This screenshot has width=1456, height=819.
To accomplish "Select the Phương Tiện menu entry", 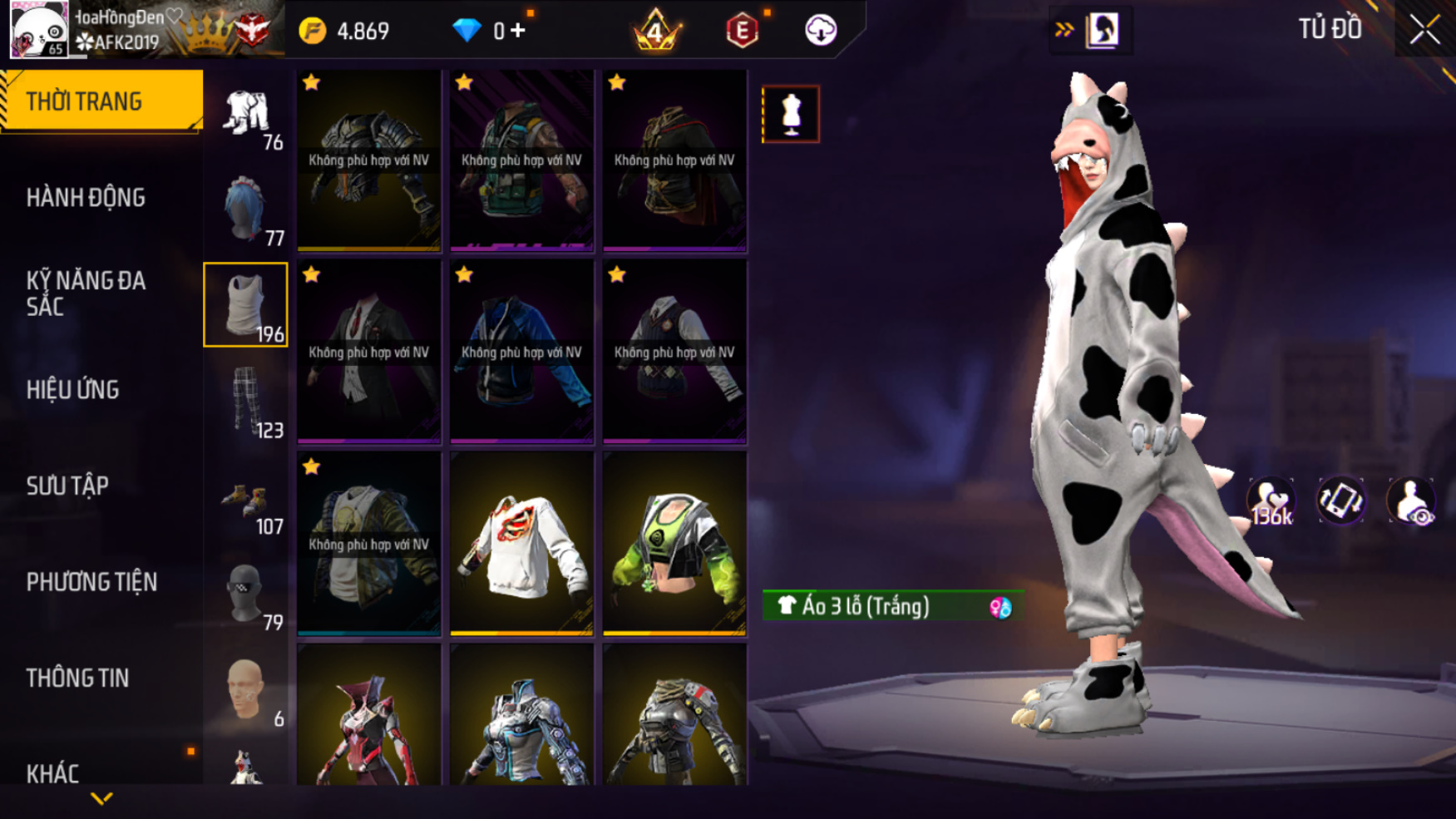I will (91, 582).
